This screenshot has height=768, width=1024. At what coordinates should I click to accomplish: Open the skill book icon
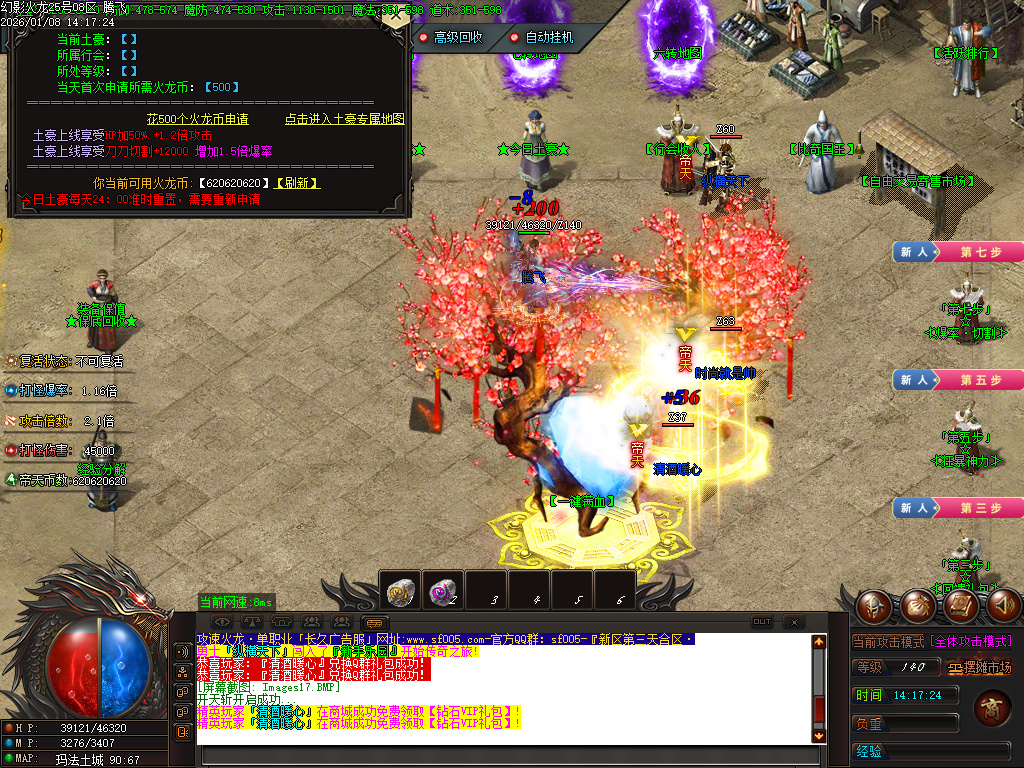tap(960, 606)
